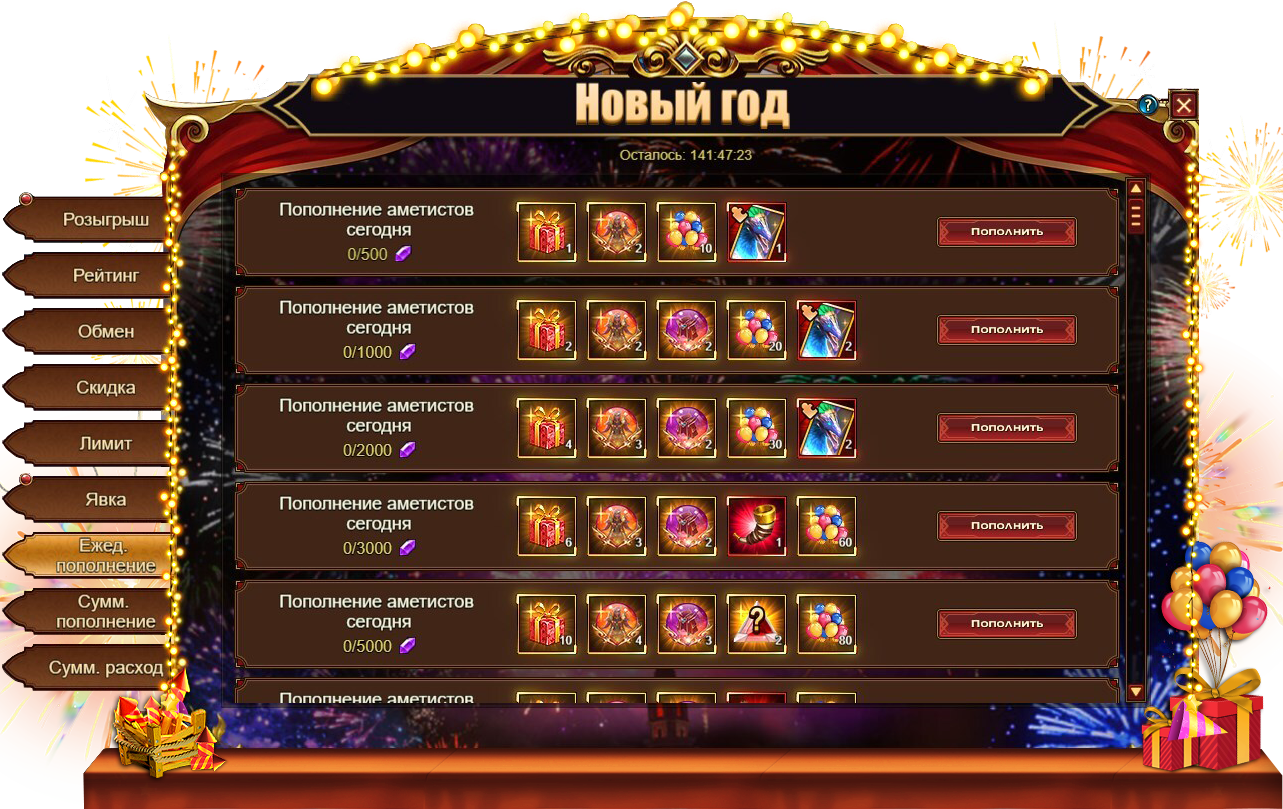Image resolution: width=1283 pixels, height=809 pixels.
Task: Activate Пополнить in the 0/3000 row
Action: click(x=1006, y=525)
